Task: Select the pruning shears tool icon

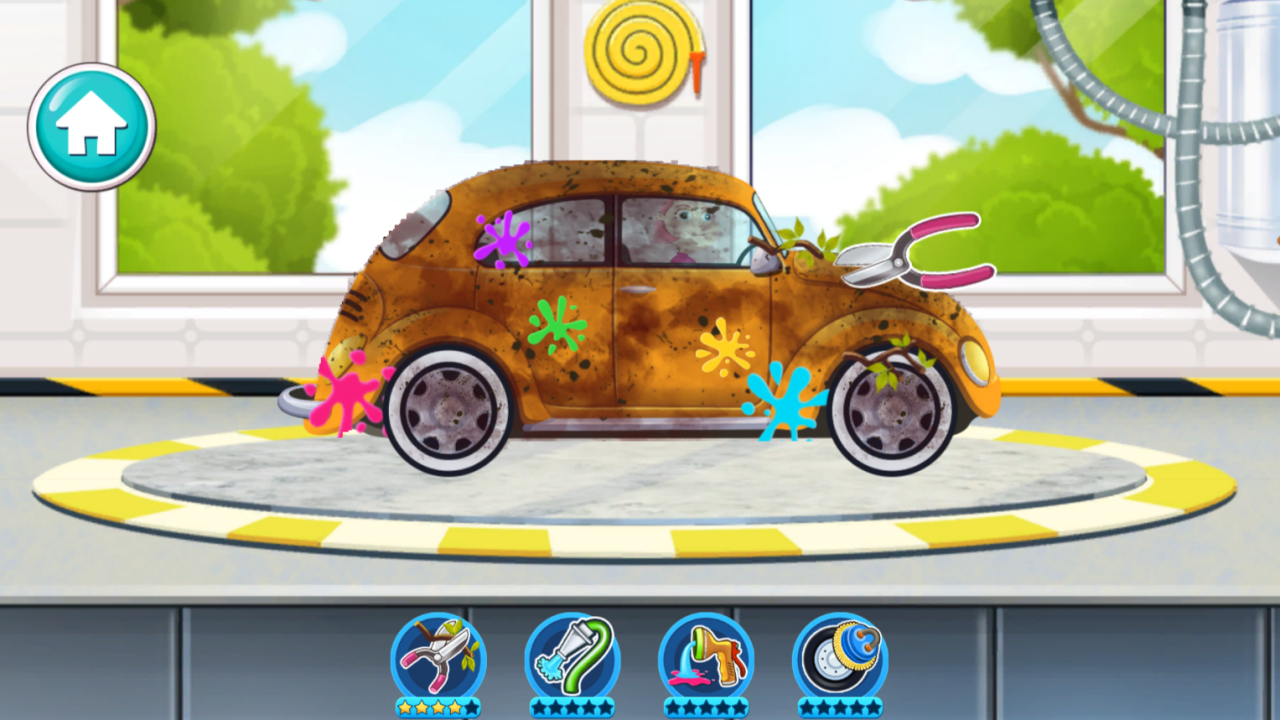Action: tap(440, 655)
